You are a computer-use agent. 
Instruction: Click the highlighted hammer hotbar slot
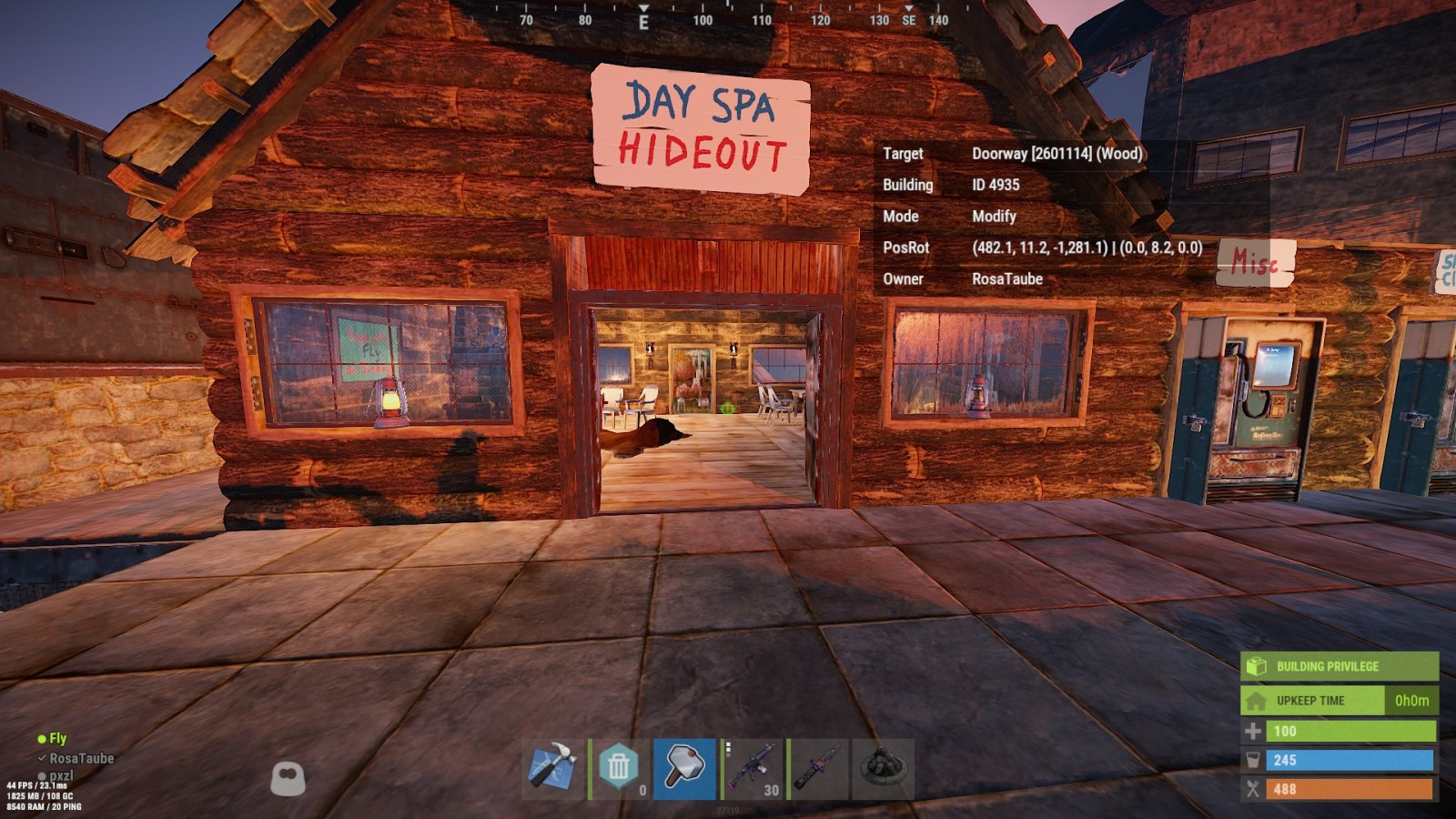(684, 769)
